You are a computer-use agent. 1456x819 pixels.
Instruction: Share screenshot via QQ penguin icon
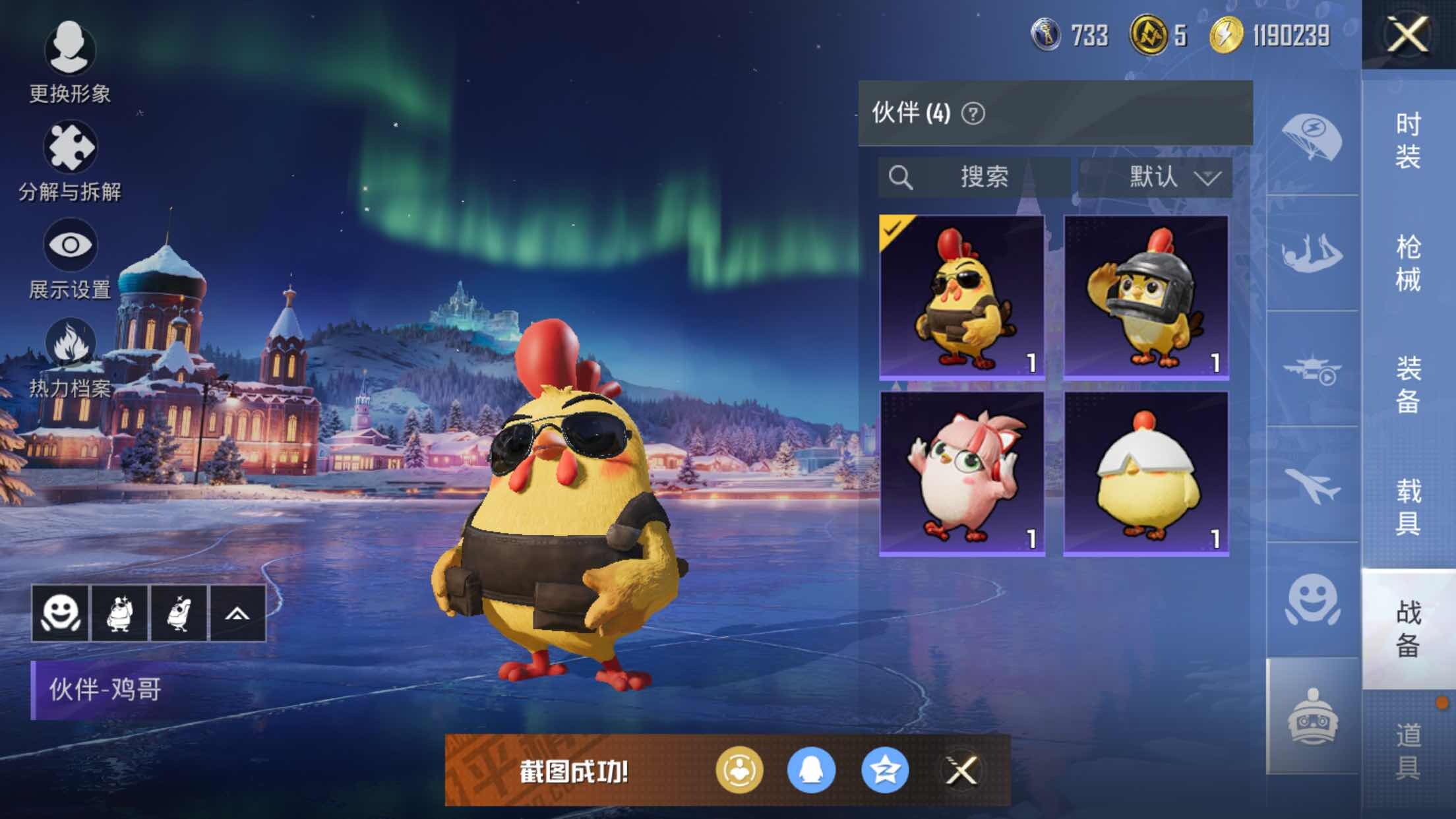pos(811,770)
